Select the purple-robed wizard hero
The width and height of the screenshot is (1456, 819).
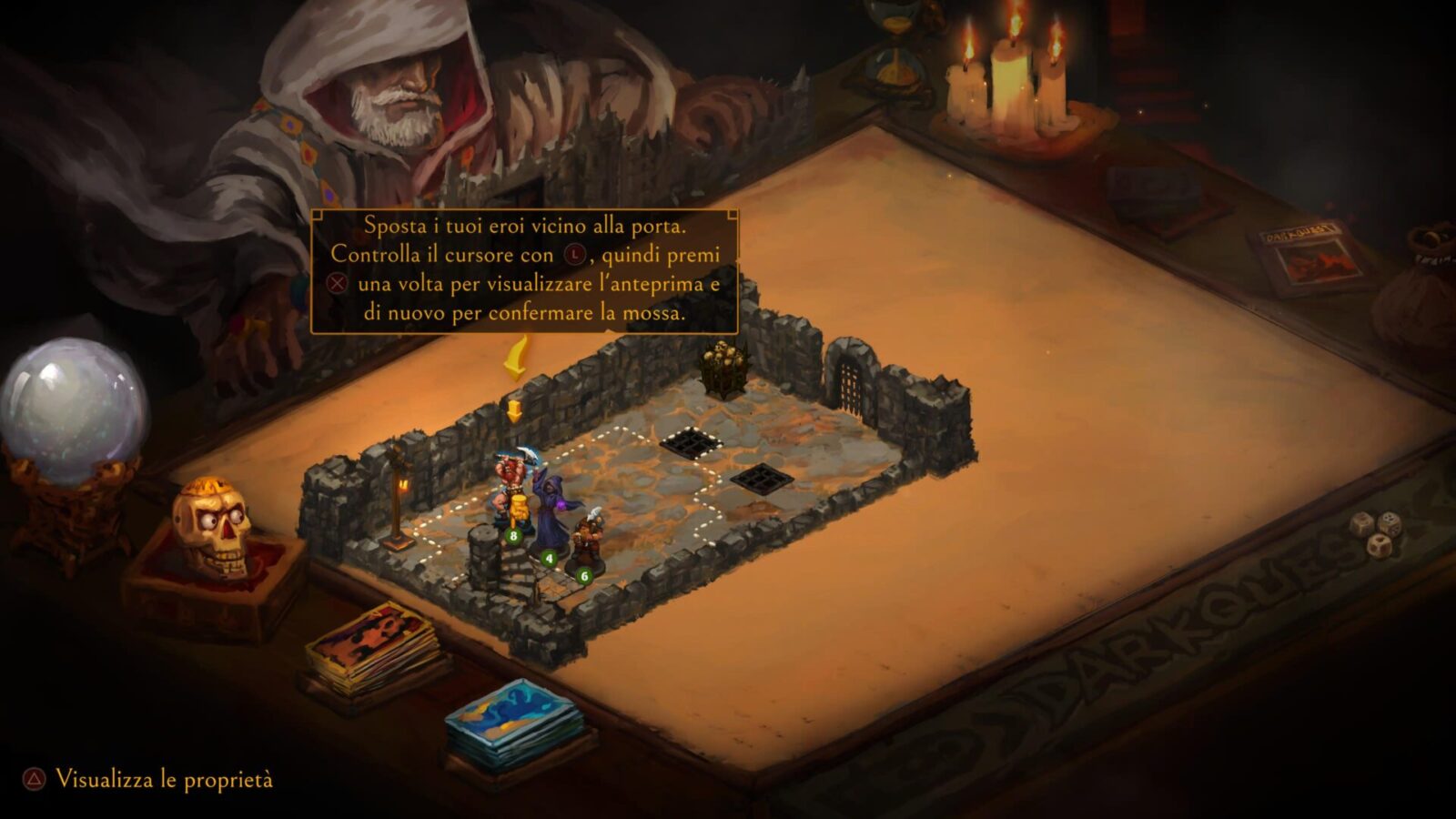click(549, 514)
